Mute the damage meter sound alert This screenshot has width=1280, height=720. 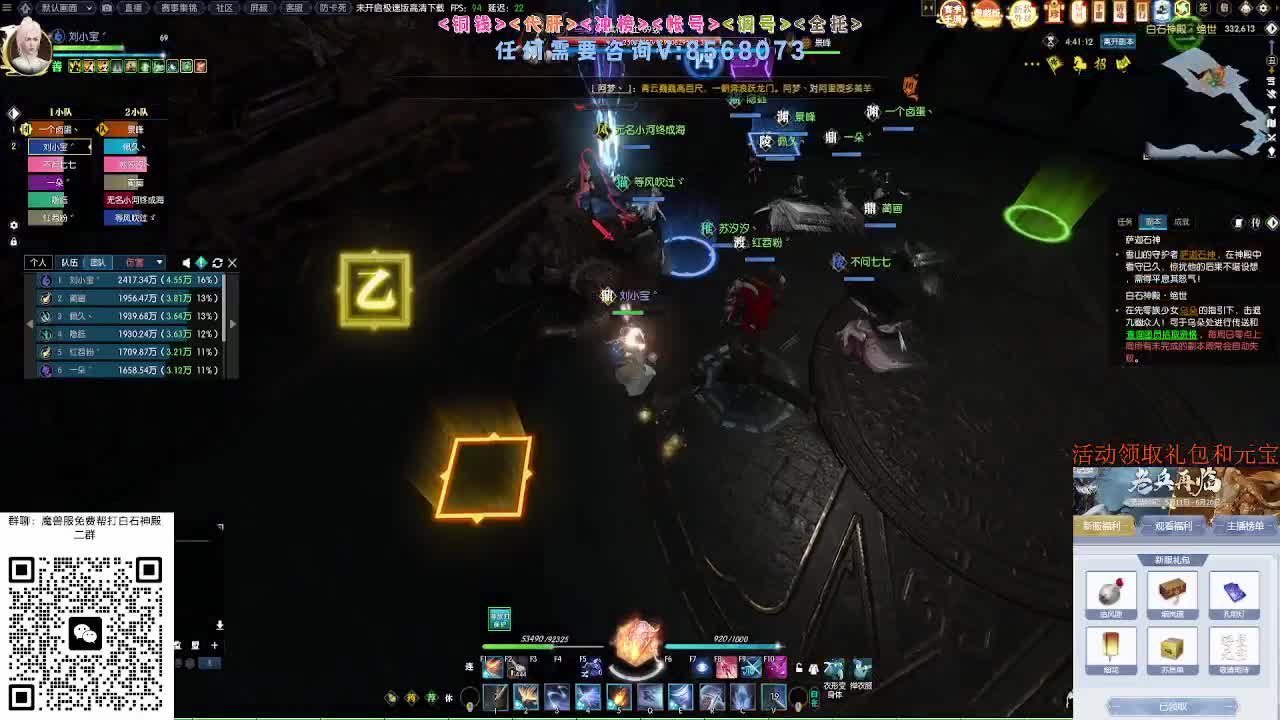(x=186, y=262)
